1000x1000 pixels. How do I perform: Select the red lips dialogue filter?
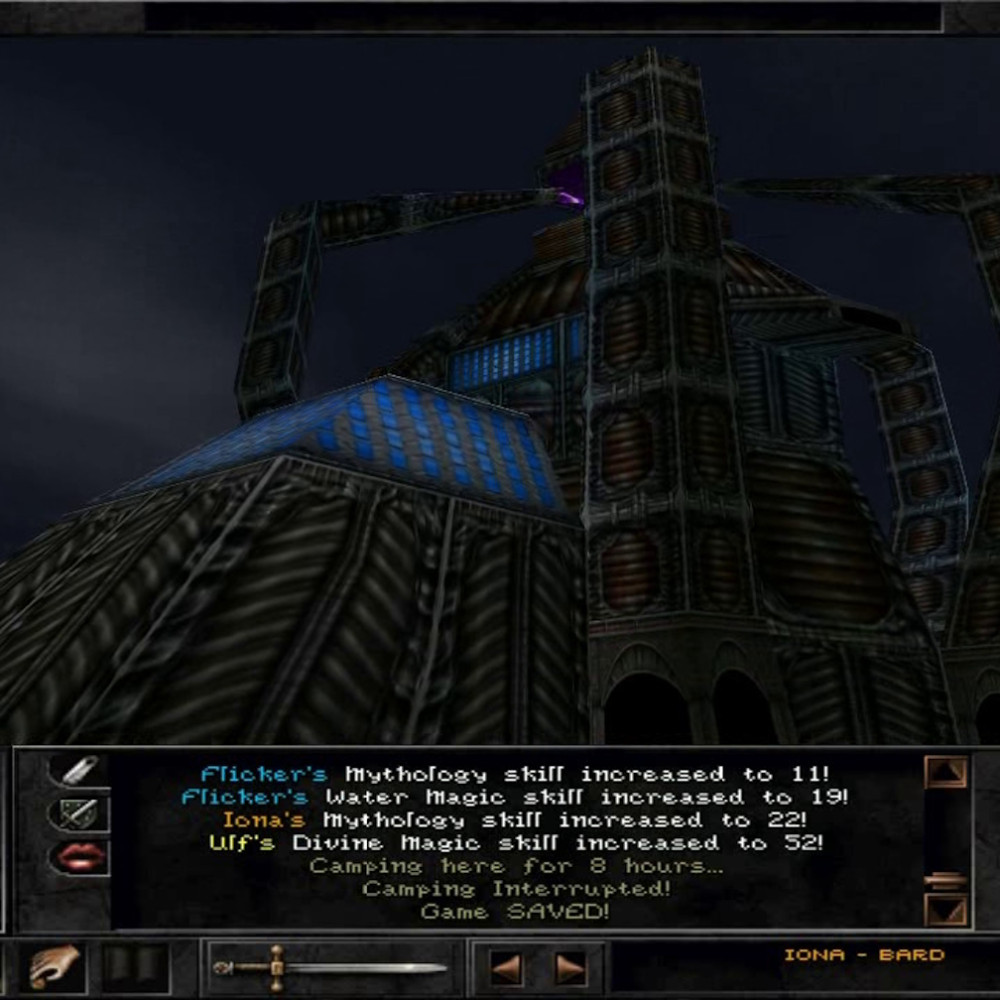point(78,857)
